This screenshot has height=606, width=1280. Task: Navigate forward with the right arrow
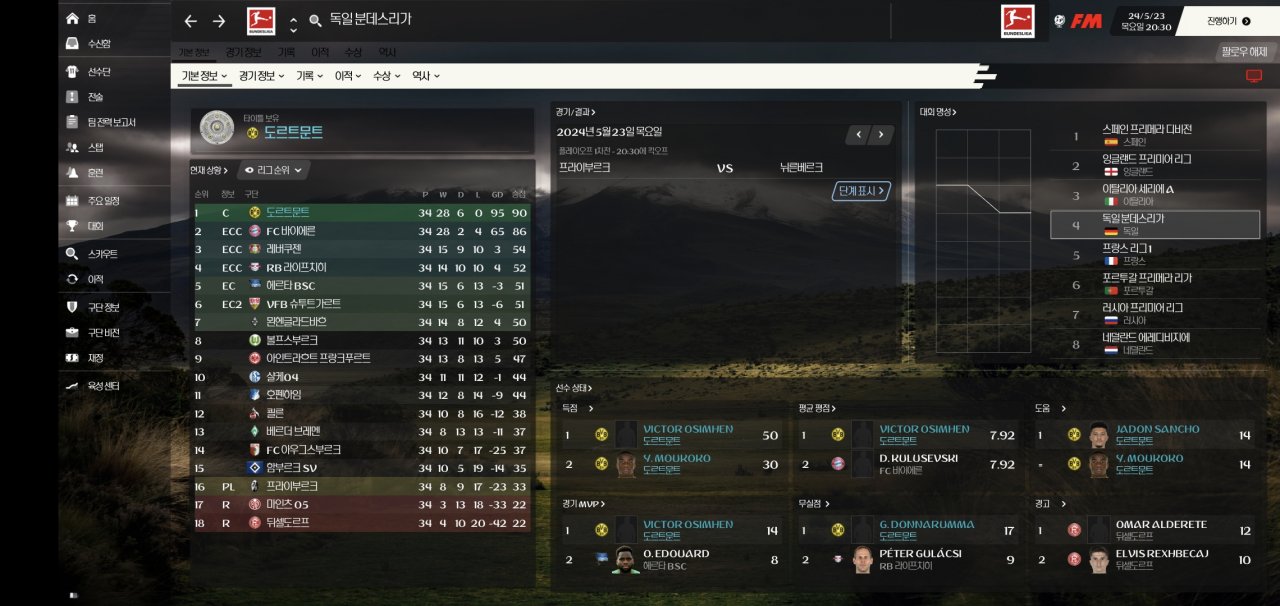tap(219, 21)
